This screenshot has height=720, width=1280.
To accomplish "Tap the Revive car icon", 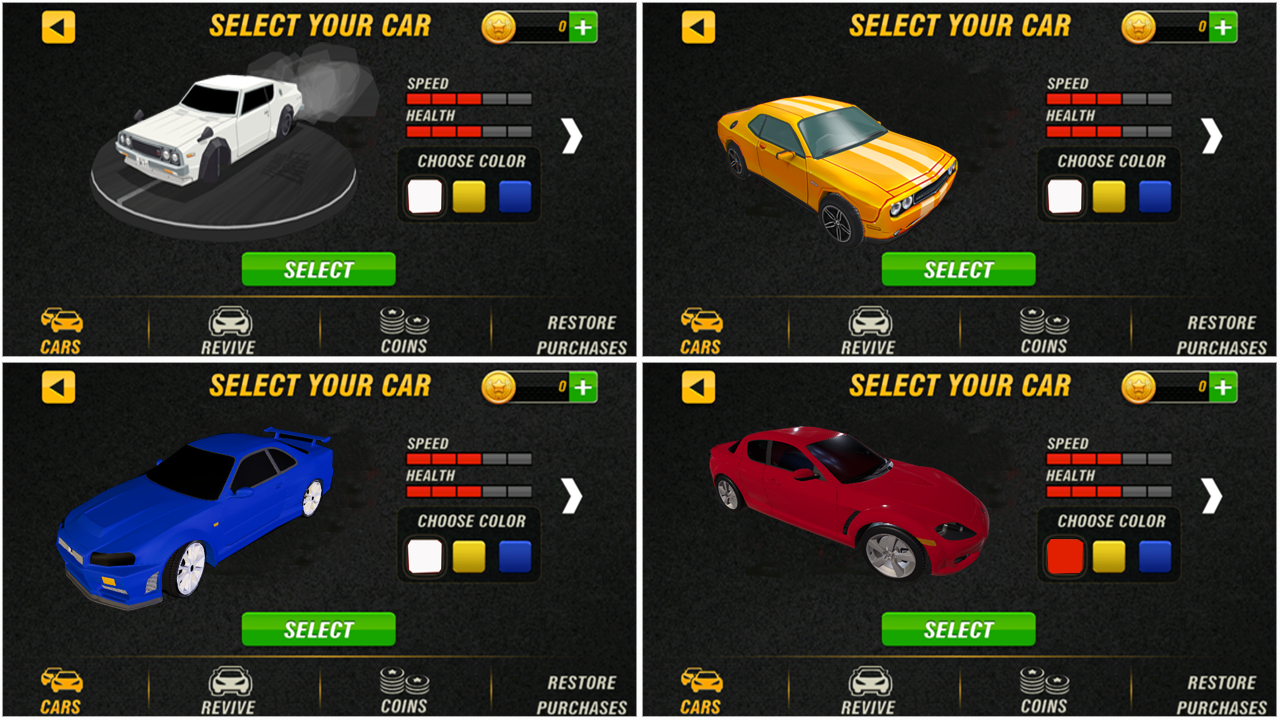I will click(x=231, y=328).
